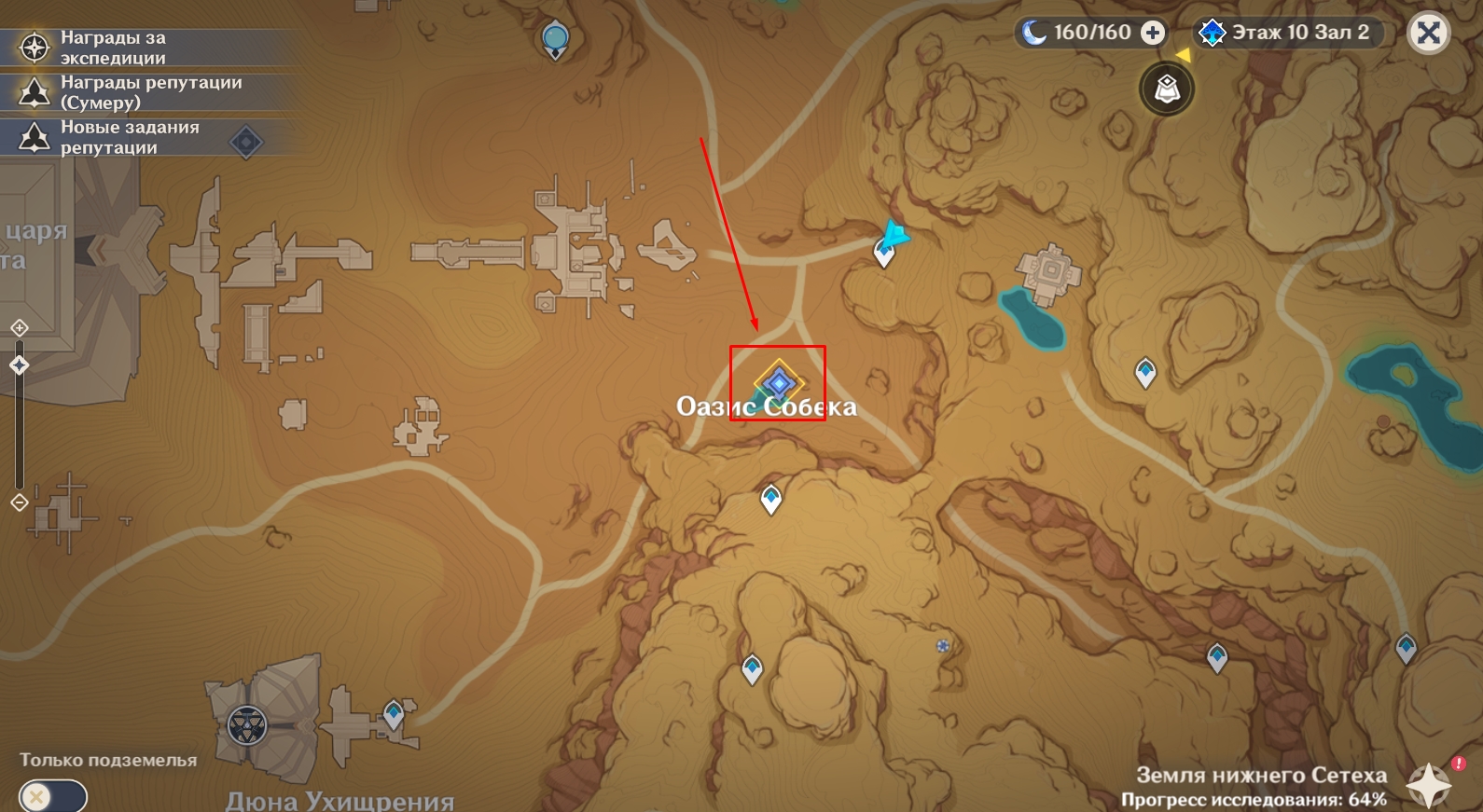Toggle the «Только подземелья» switch
The width and height of the screenshot is (1483, 812).
(x=52, y=797)
